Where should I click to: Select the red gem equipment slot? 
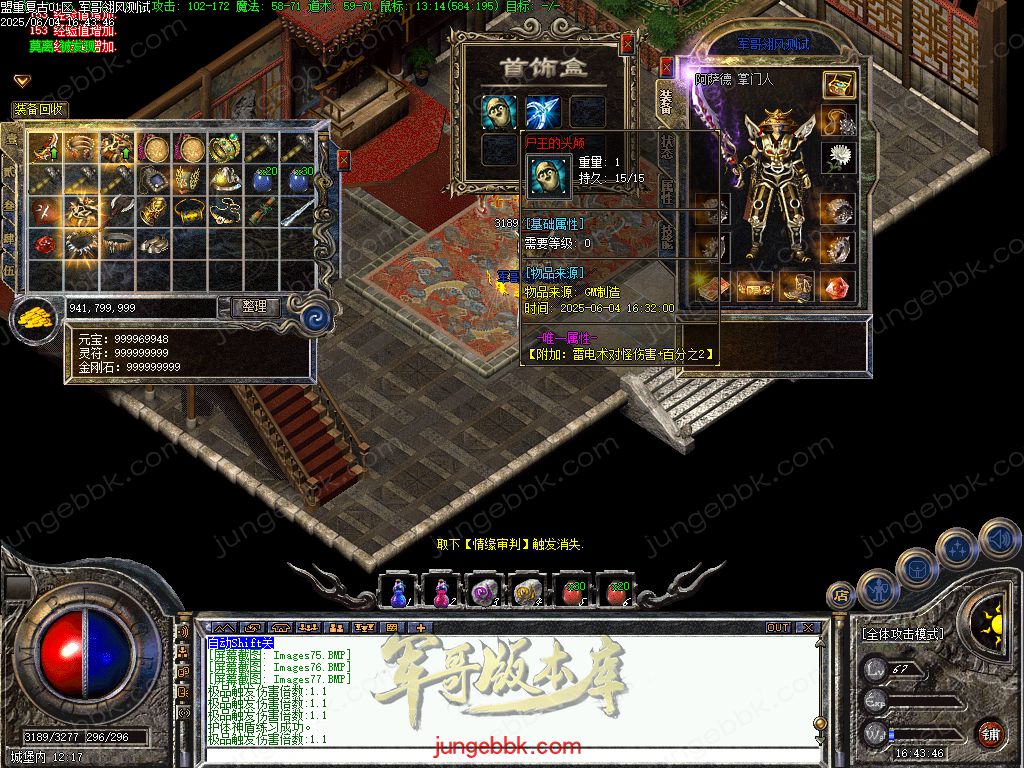pos(838,287)
